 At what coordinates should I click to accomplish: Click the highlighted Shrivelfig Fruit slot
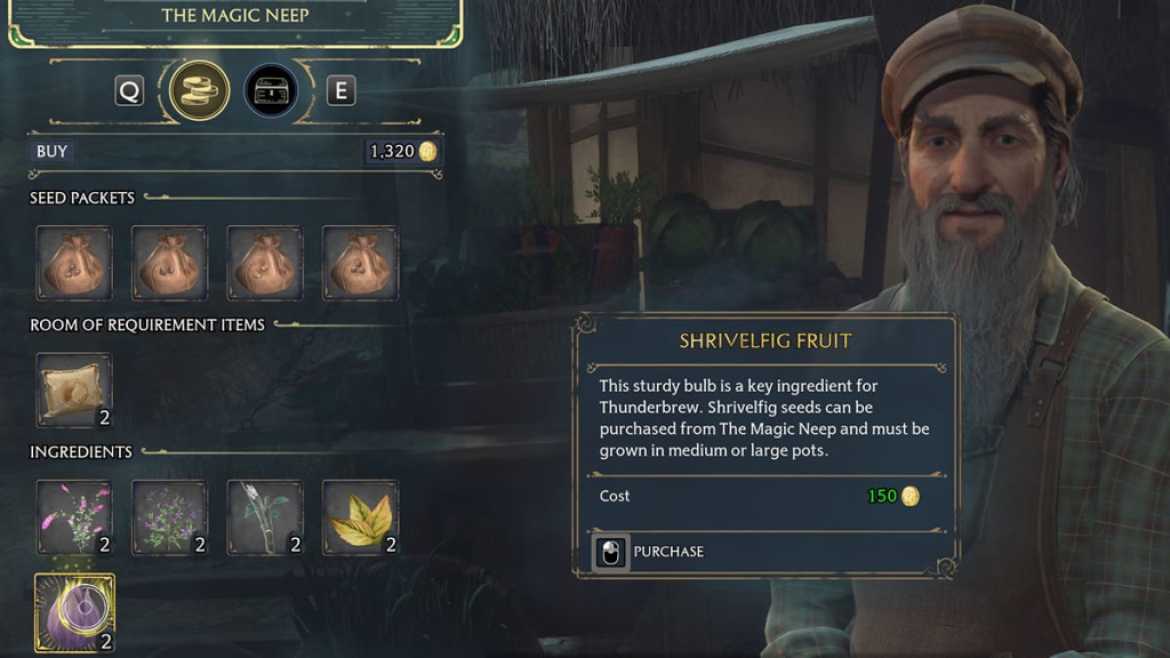tap(74, 612)
